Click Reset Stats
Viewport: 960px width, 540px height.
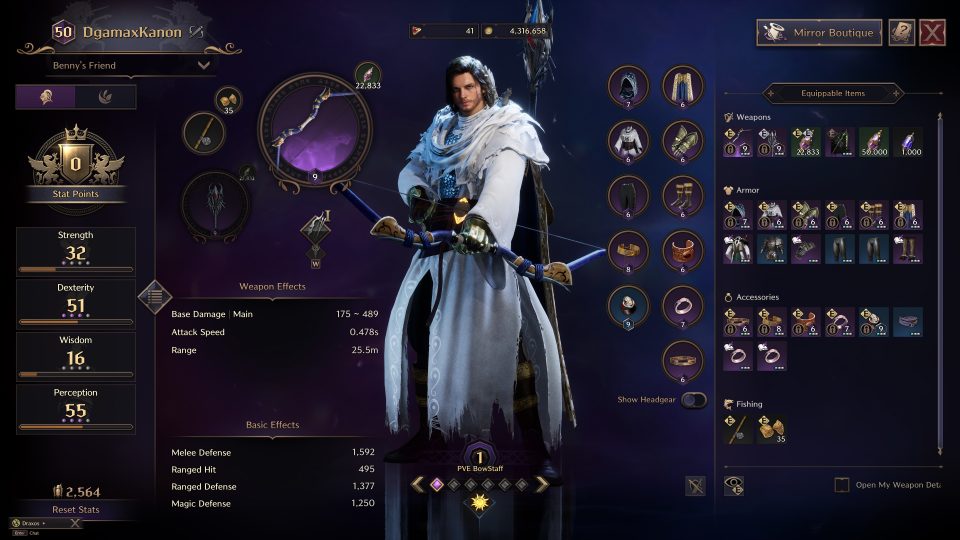pyautogui.click(x=77, y=510)
